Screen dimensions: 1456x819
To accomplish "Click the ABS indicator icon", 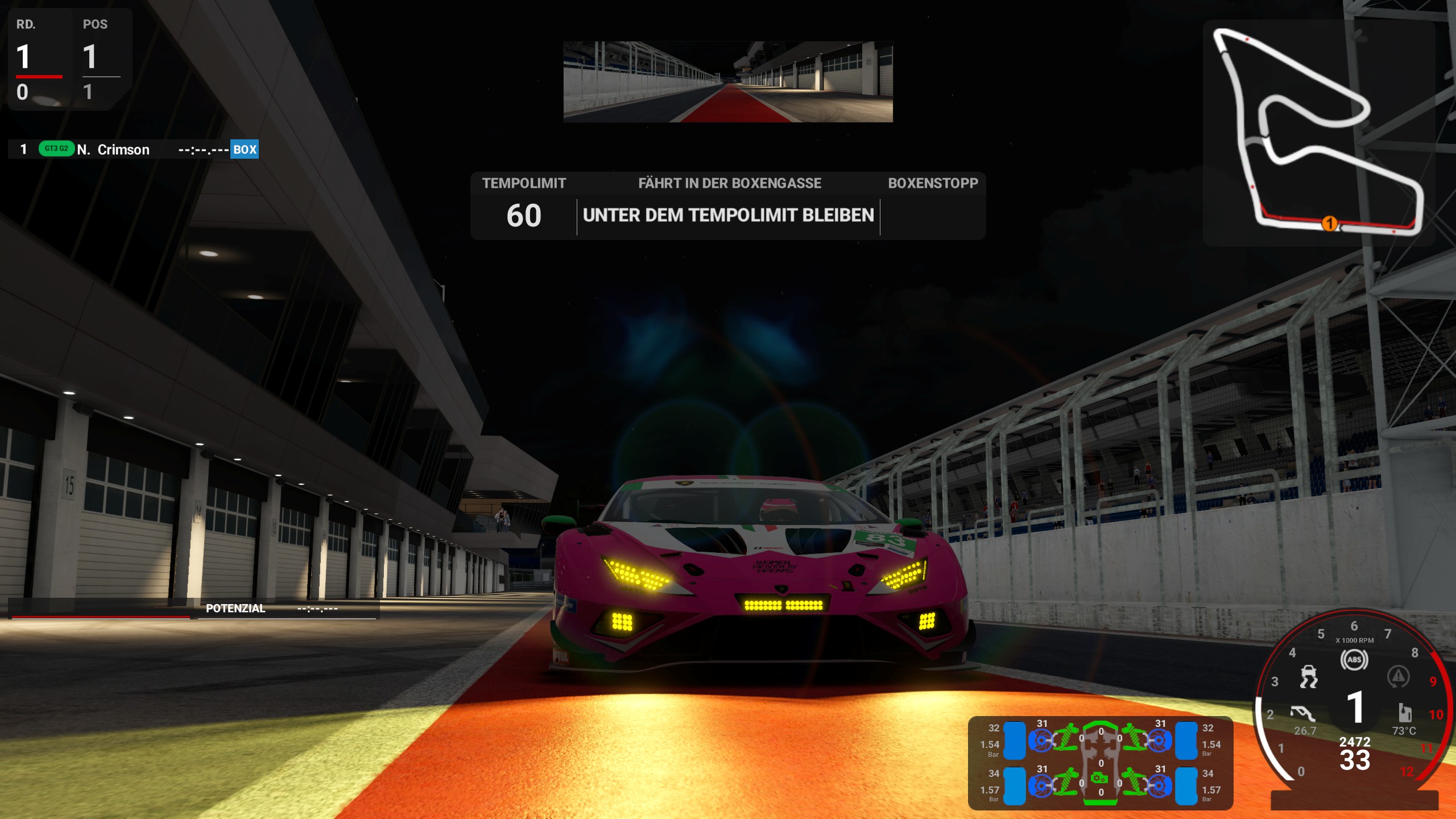I will click(x=1354, y=660).
